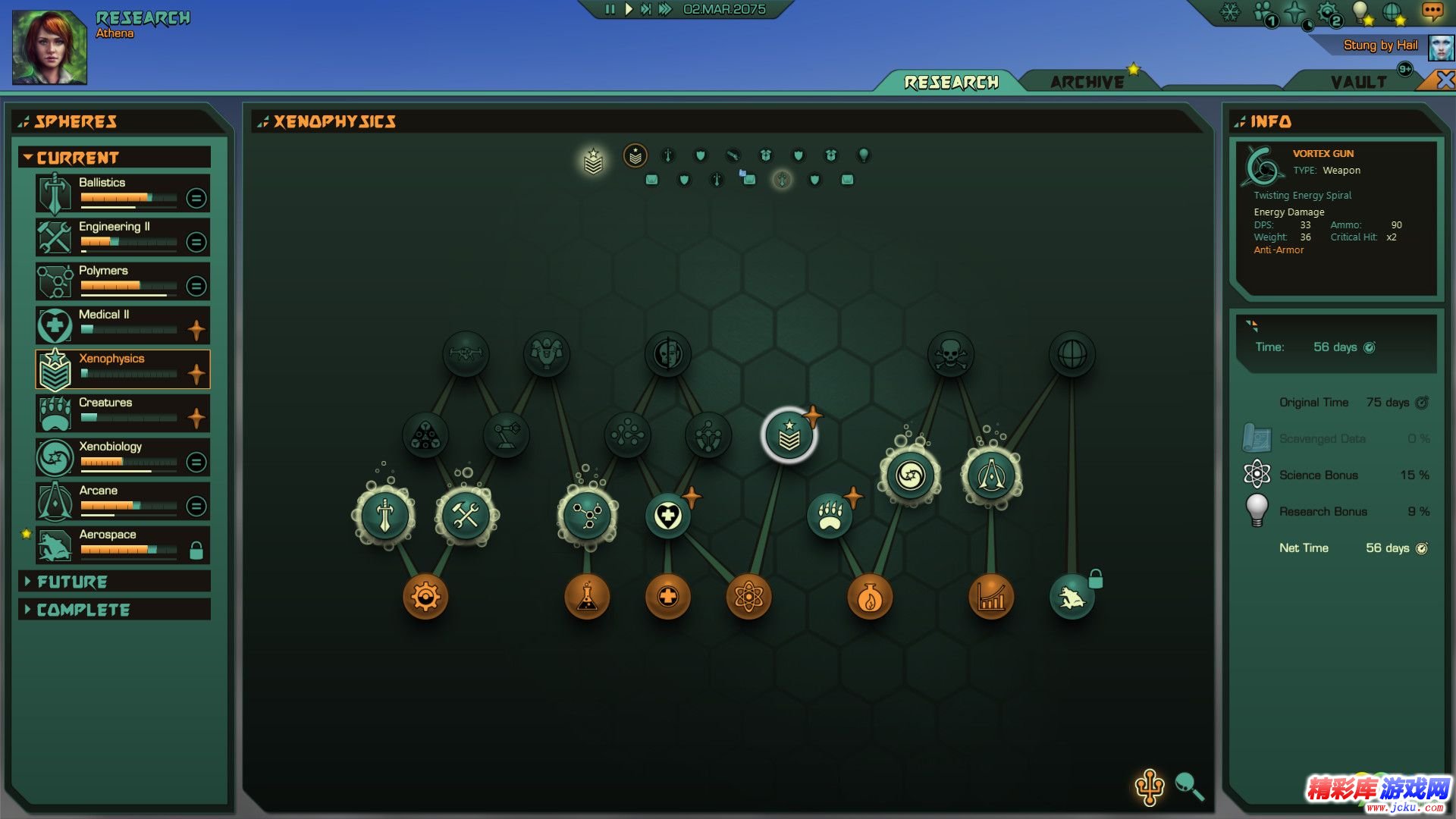Select the skull and crossbones research node
This screenshot has width=1456, height=819.
point(950,354)
